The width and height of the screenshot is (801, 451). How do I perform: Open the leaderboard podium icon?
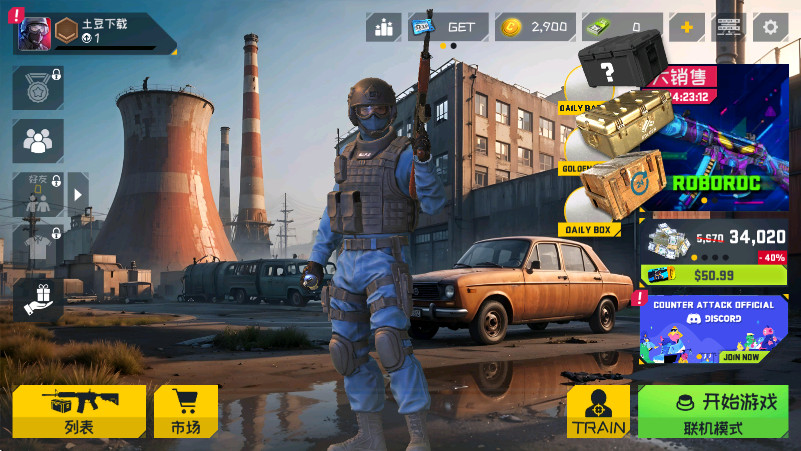point(383,27)
